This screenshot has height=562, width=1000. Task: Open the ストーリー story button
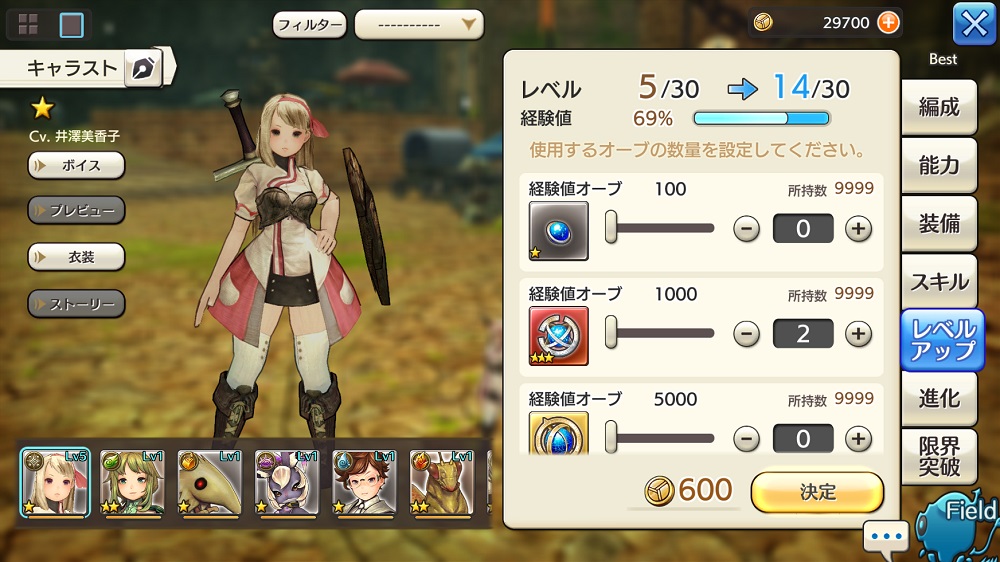point(76,302)
